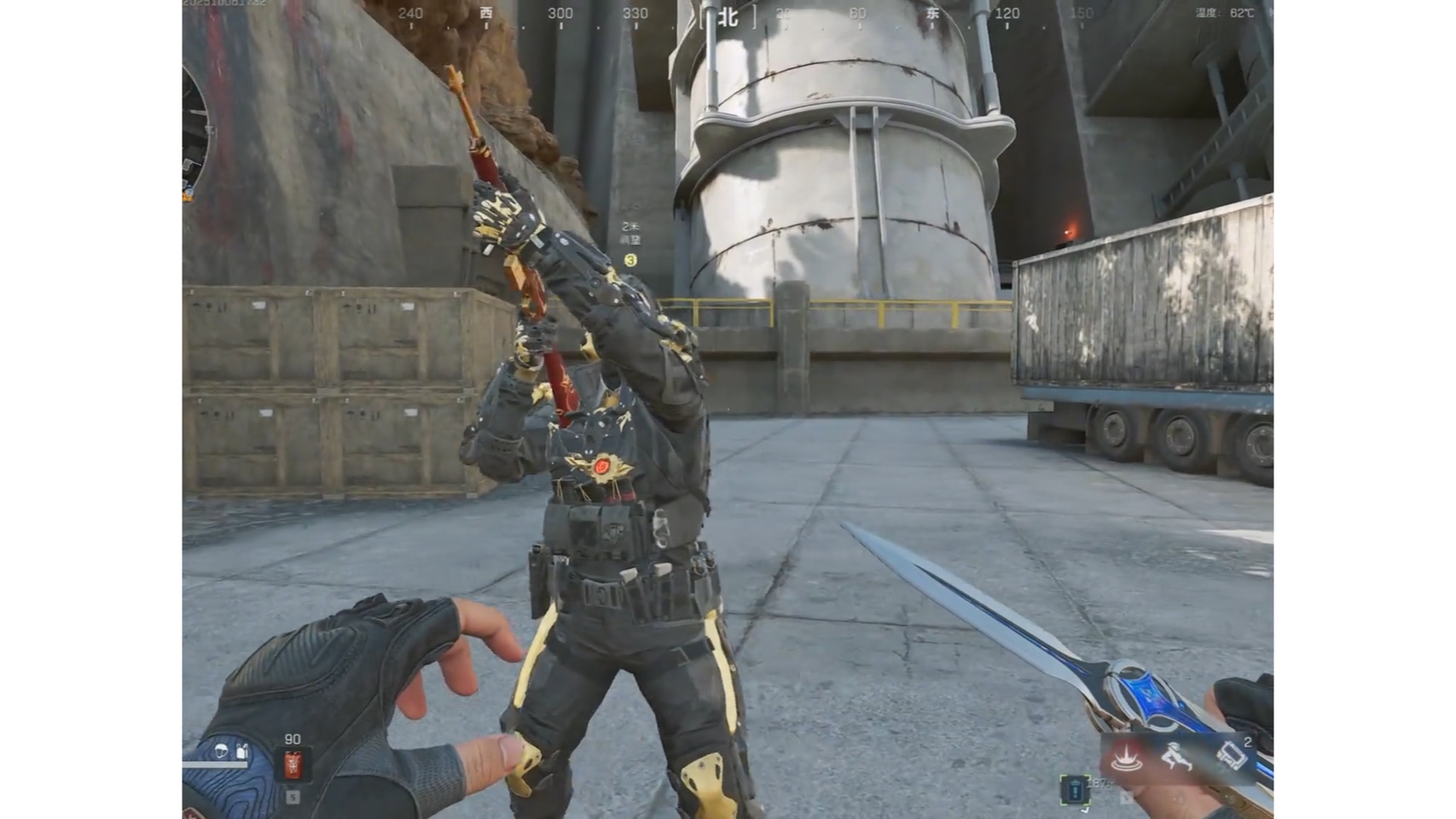The width and height of the screenshot is (1456, 819).
Task: Click the teammate marker numbered 3
Action: pyautogui.click(x=630, y=260)
